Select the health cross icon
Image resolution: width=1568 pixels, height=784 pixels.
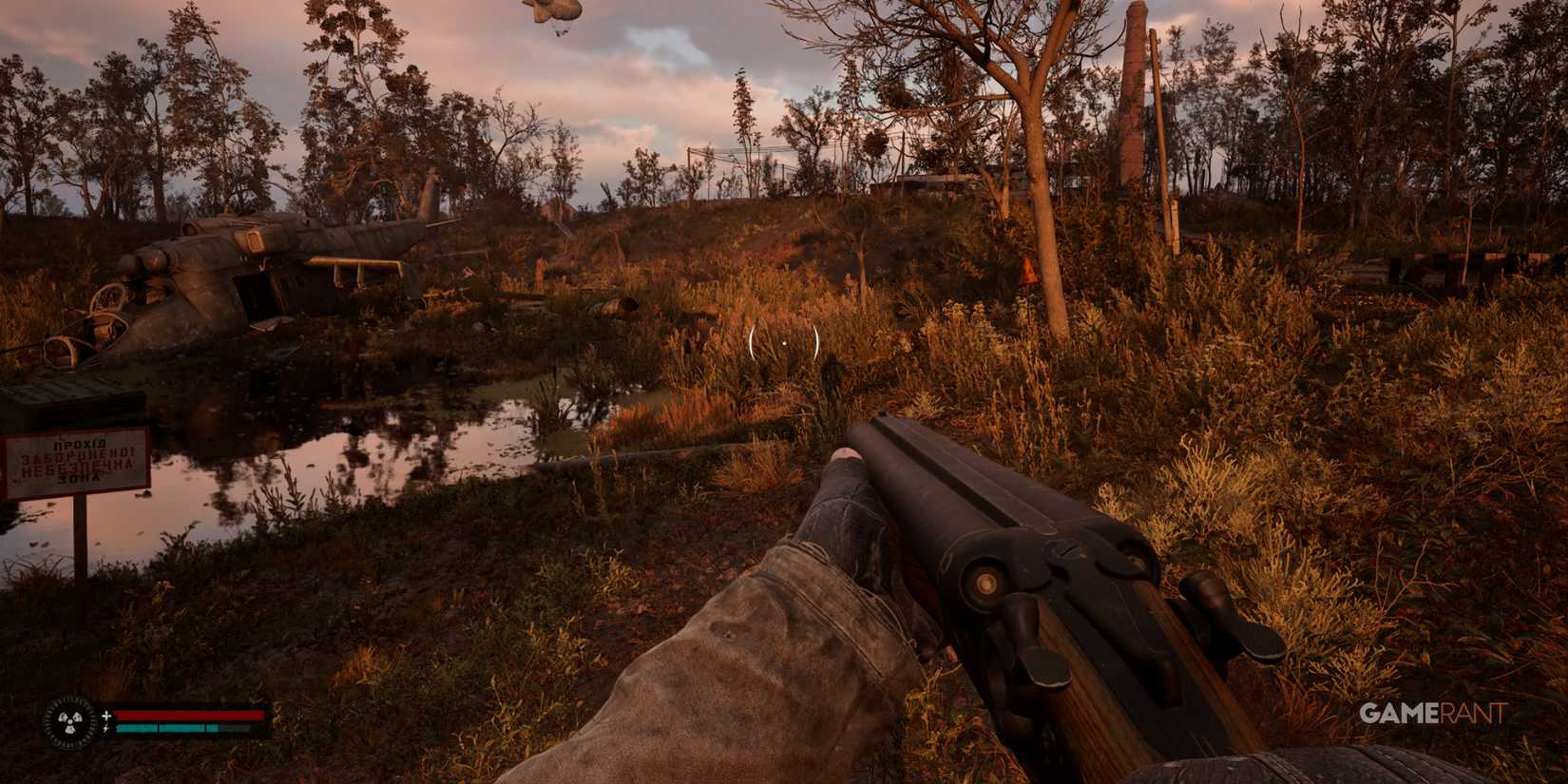tap(106, 716)
